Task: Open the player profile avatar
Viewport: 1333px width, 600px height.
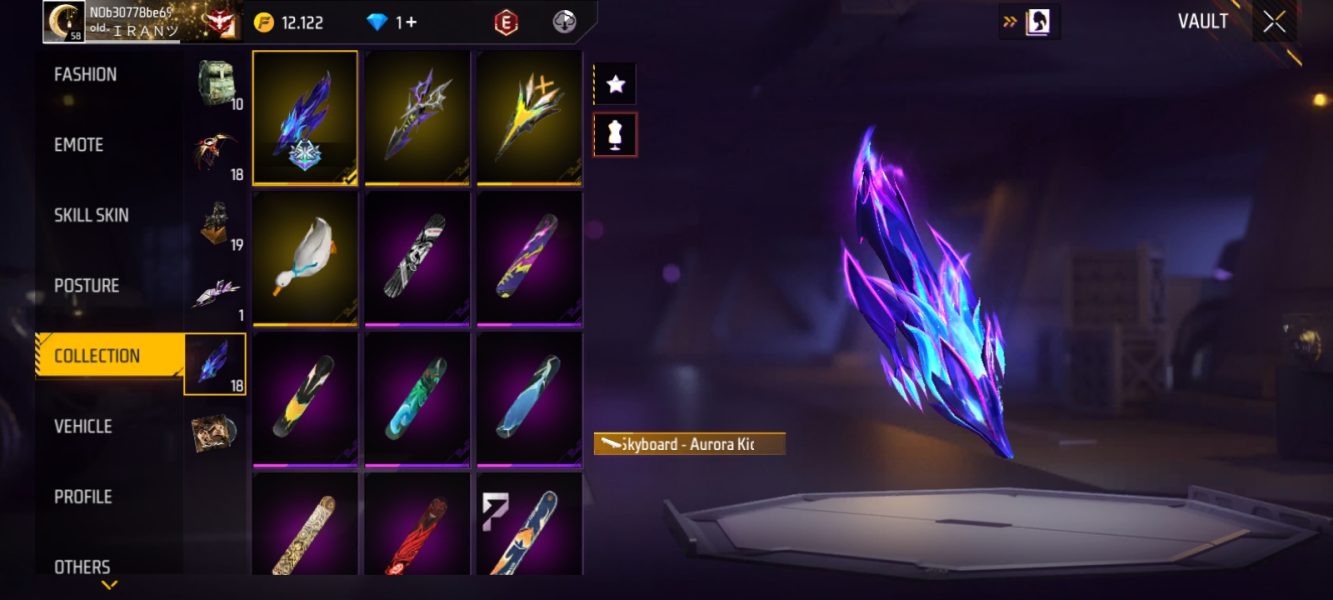Action: pyautogui.click(x=63, y=22)
